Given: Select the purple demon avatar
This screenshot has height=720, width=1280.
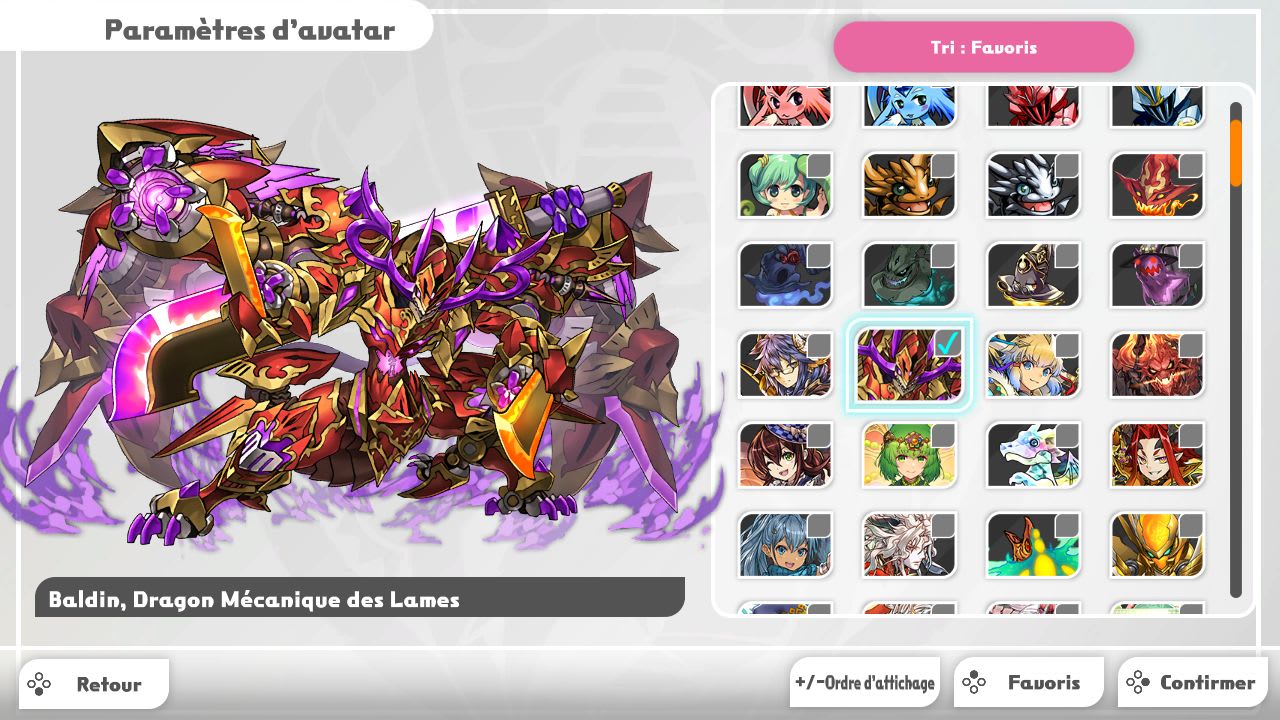Looking at the screenshot, I should coord(1157,275).
